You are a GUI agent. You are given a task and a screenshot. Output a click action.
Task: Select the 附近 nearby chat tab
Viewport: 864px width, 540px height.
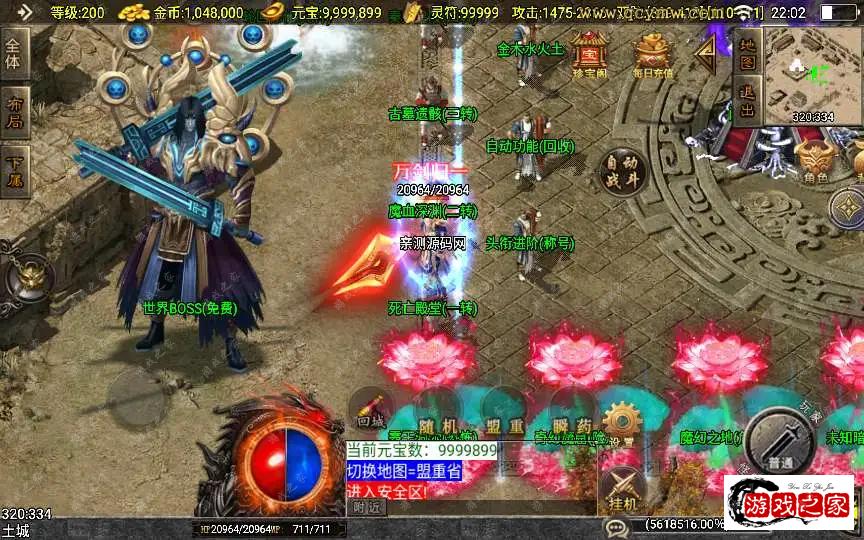[x=369, y=507]
